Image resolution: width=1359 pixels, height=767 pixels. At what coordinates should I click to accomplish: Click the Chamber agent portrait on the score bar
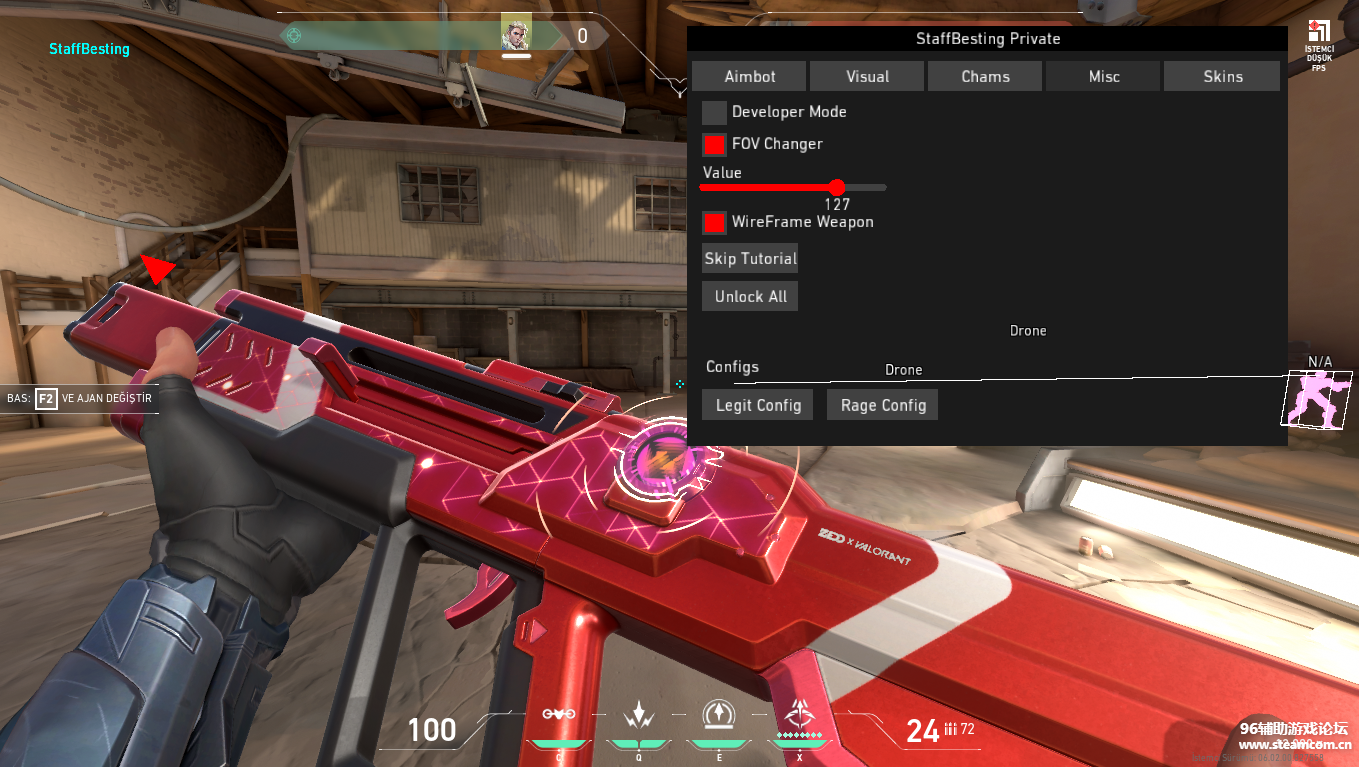[x=517, y=34]
